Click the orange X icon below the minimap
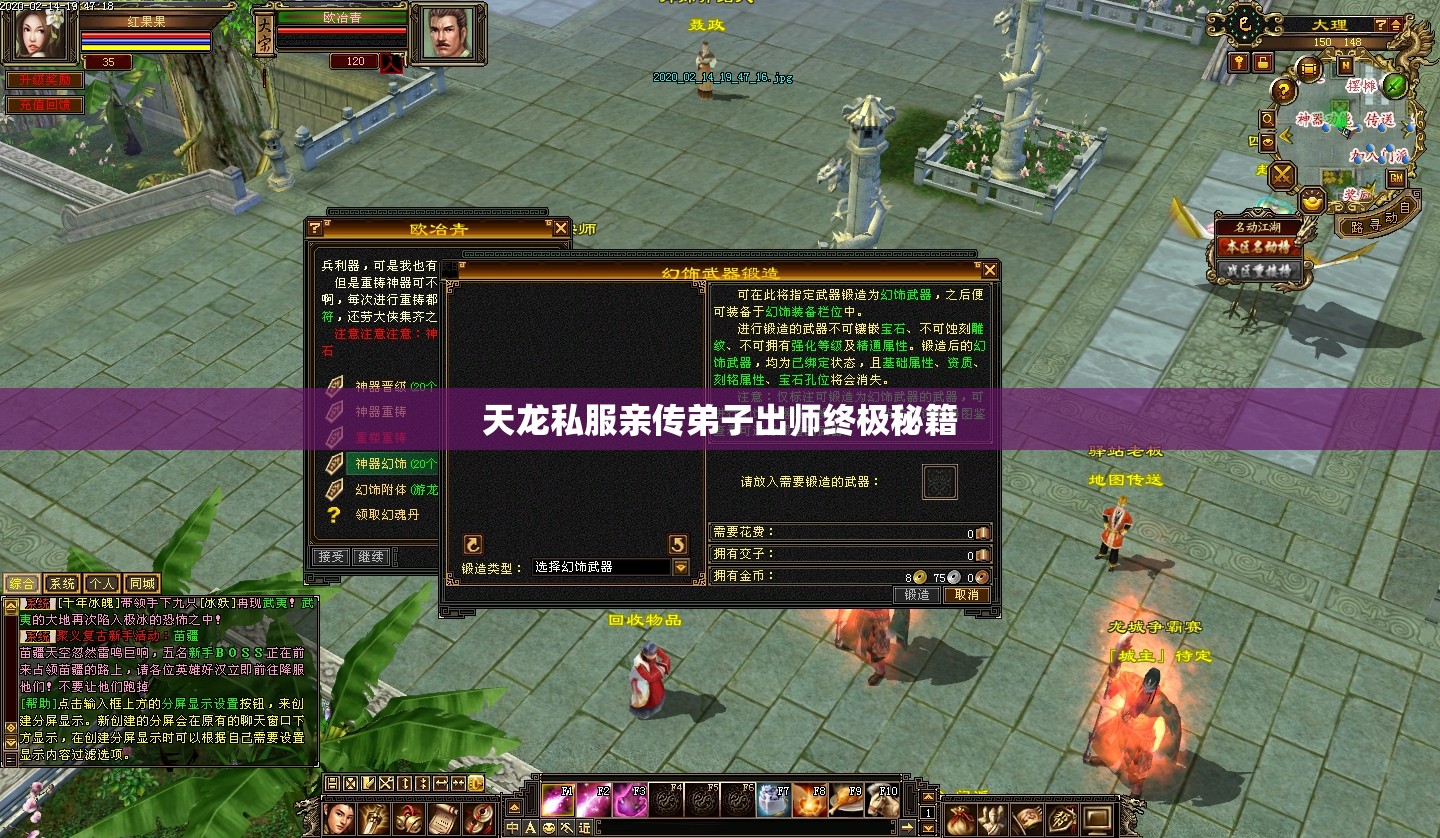Viewport: 1440px width, 838px height. pos(1283,176)
